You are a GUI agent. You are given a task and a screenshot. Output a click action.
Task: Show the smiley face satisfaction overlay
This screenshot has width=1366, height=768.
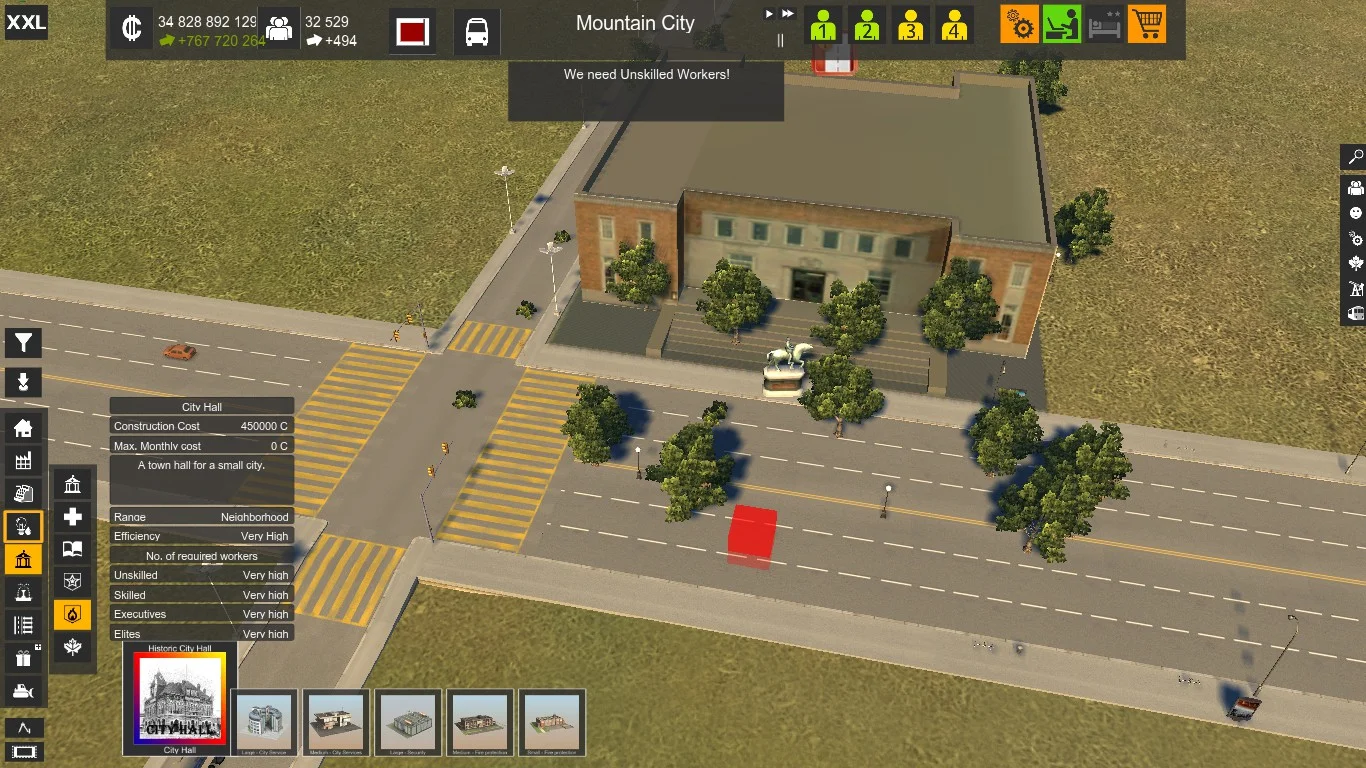click(1356, 213)
